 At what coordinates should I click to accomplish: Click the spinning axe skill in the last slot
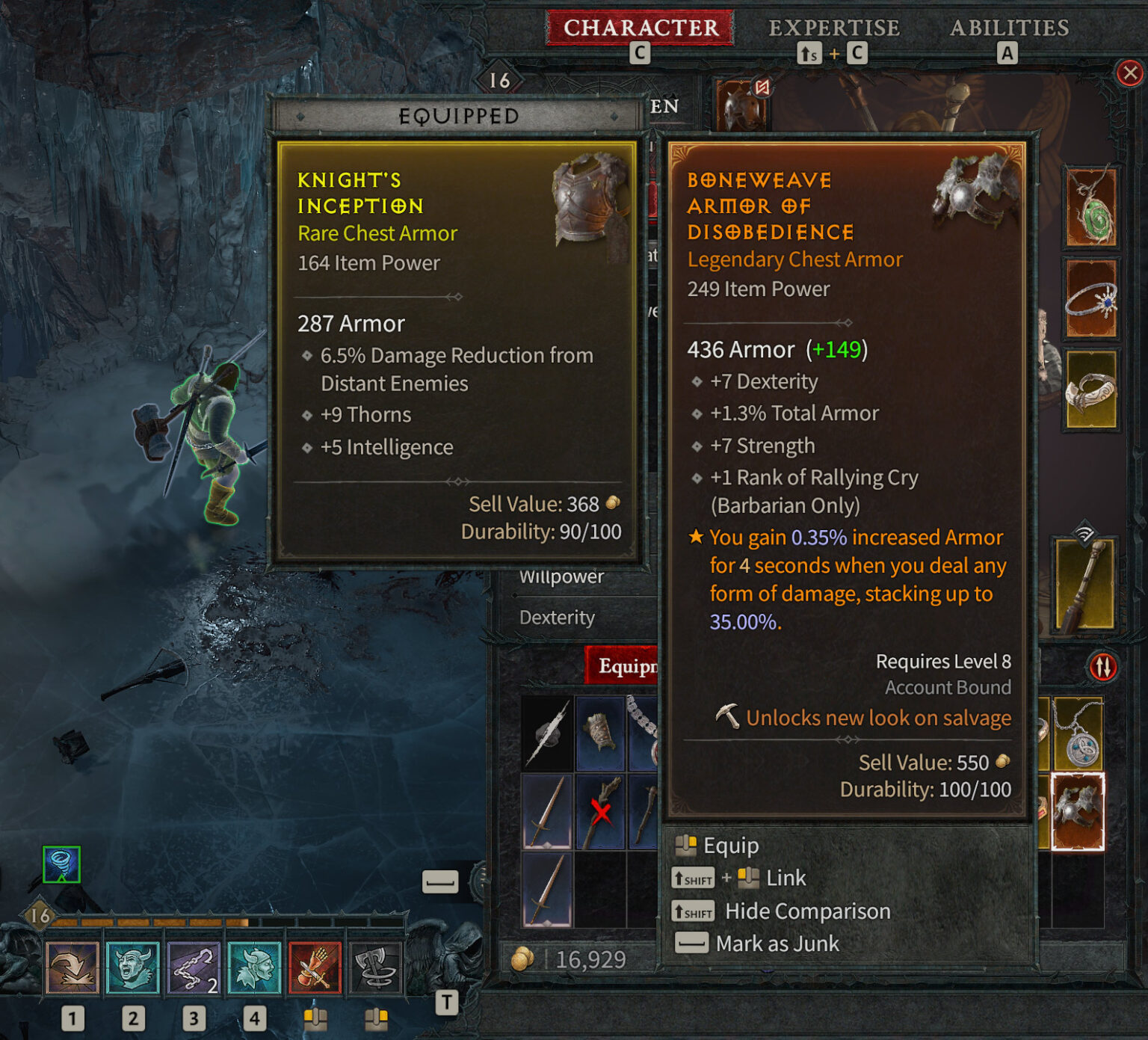(x=376, y=968)
